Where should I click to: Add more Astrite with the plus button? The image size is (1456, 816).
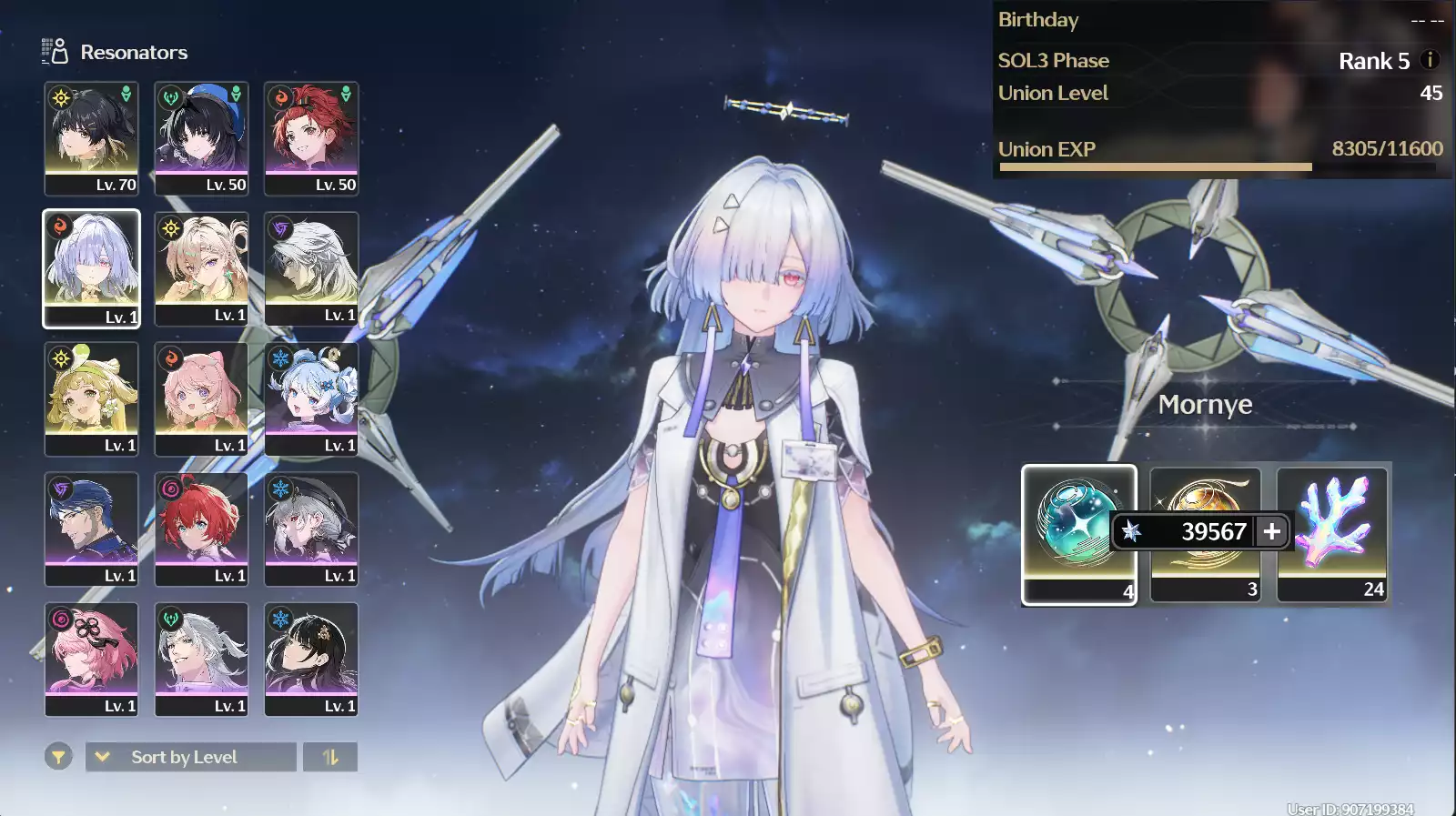(1271, 530)
